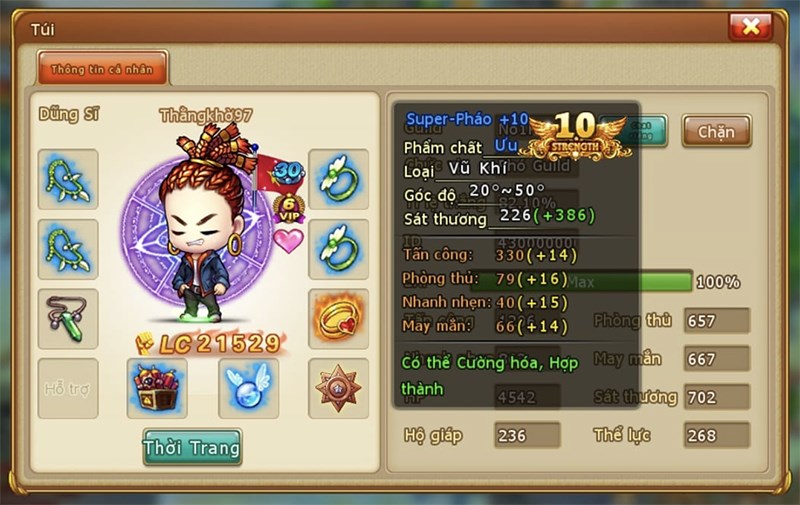Open the Thời Trang fashion menu
Screen dimensions: 800x505
tap(192, 447)
